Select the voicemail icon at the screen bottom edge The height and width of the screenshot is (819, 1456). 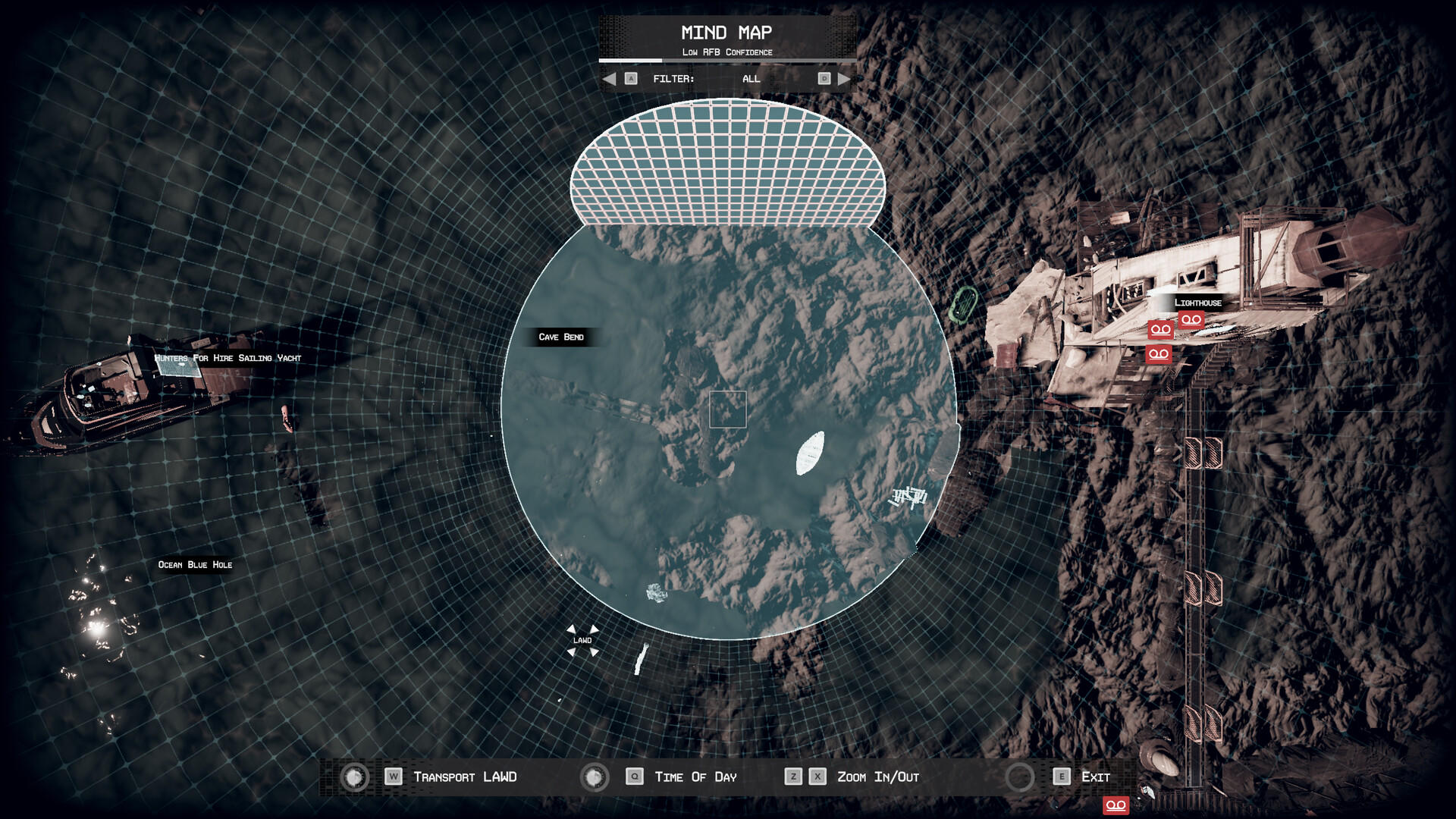(1116, 805)
